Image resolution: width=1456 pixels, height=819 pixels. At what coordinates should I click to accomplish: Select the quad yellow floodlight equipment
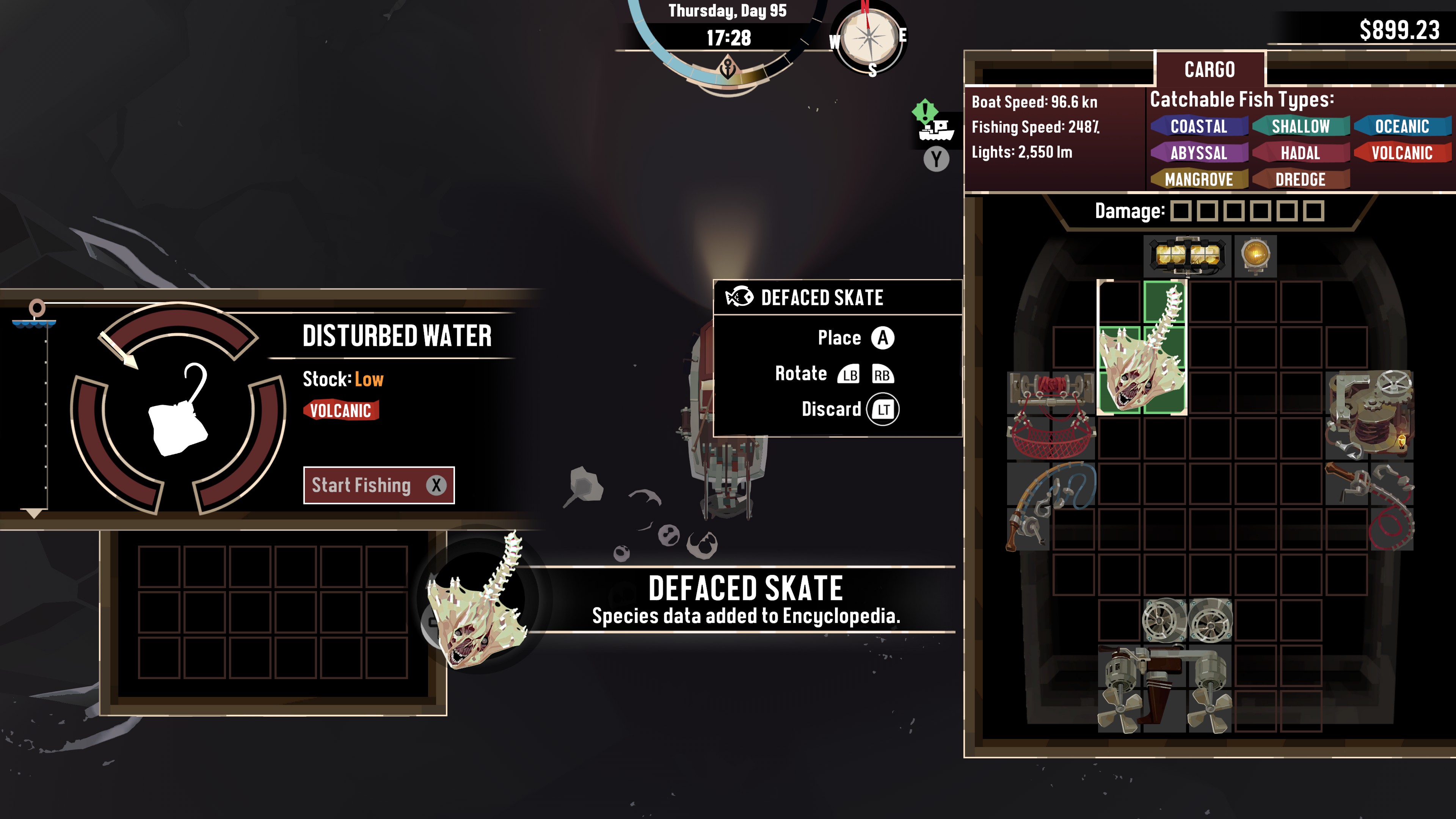(1187, 256)
